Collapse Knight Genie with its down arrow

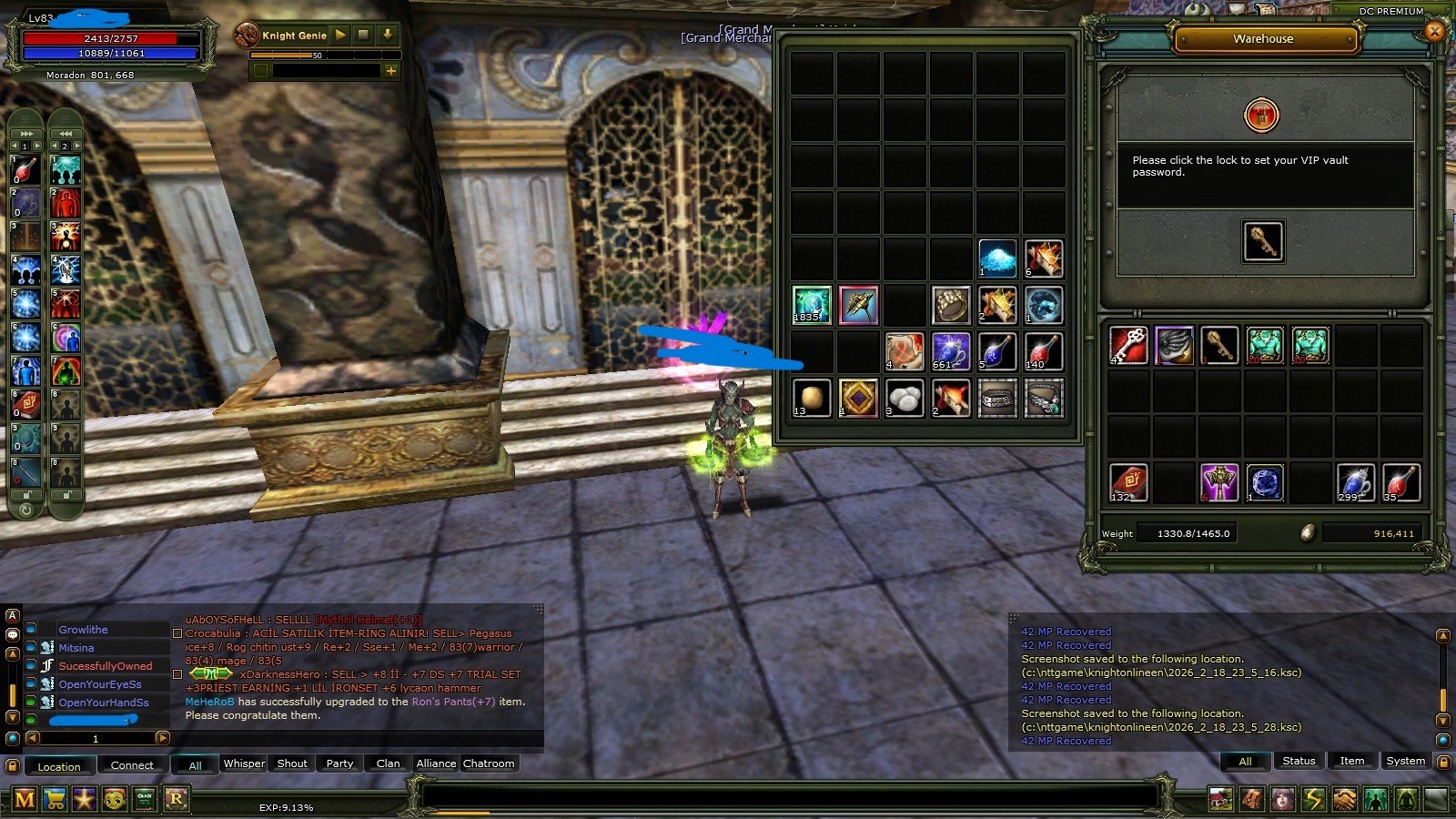(389, 35)
